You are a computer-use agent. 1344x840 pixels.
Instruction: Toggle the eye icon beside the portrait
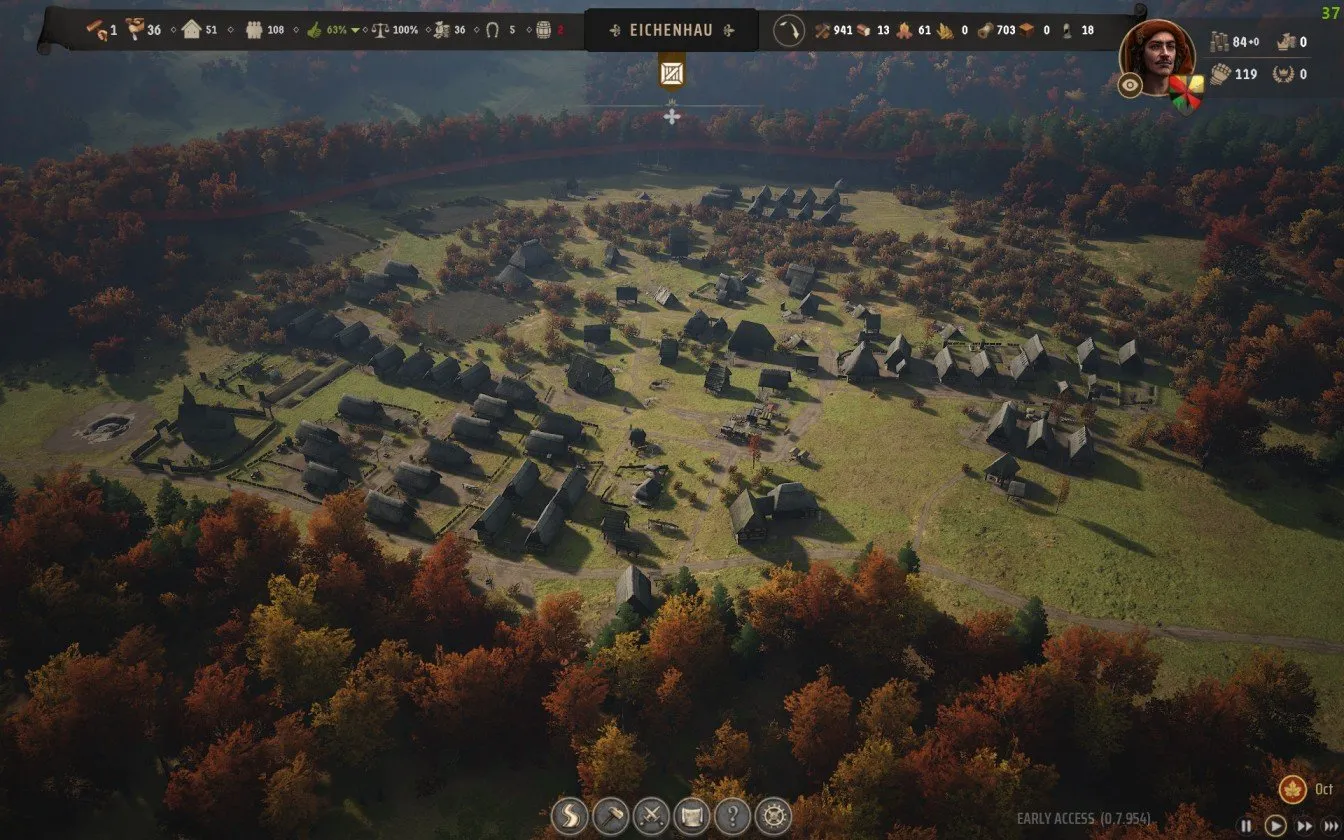[x=1130, y=85]
